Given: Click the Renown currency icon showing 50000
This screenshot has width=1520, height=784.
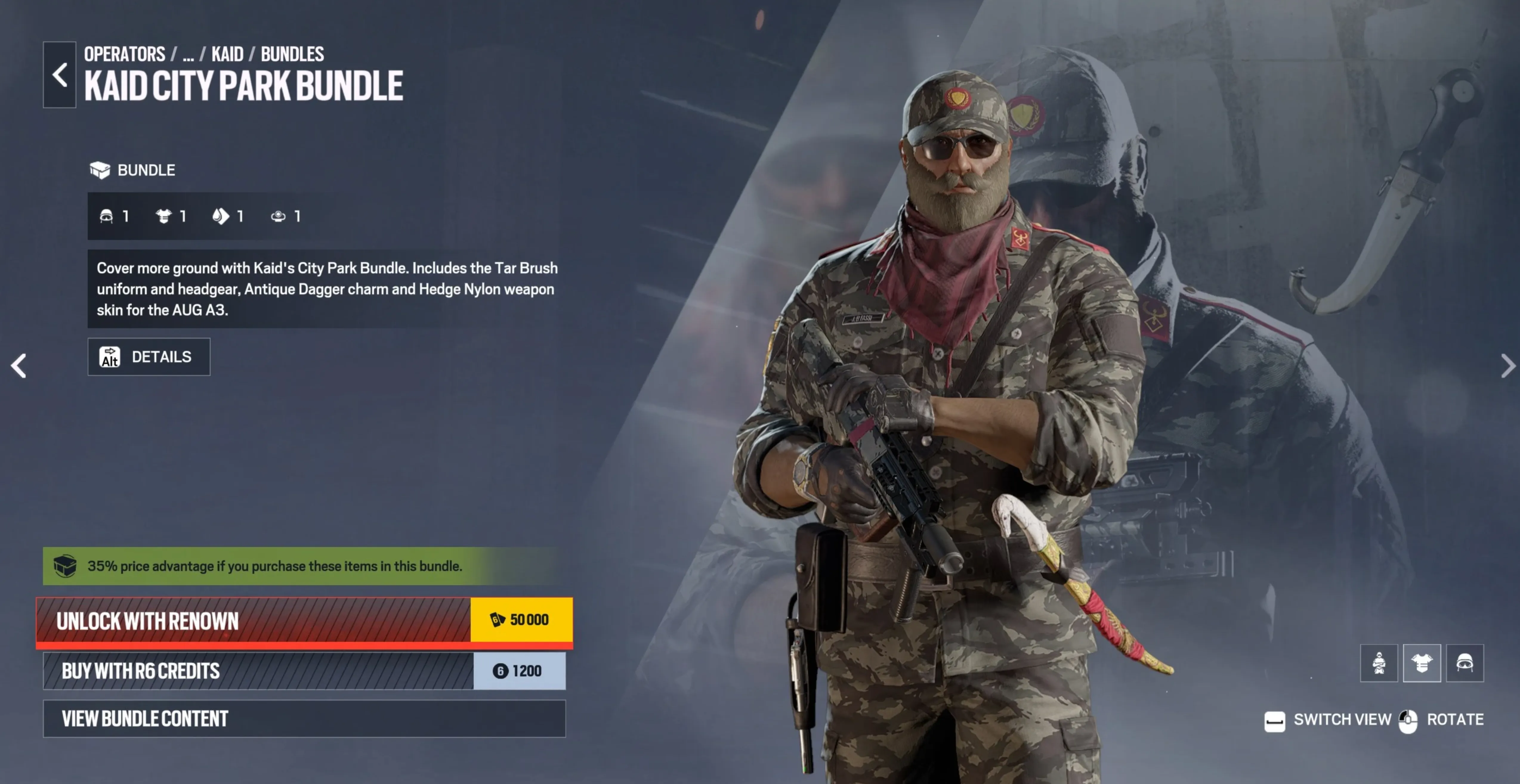Looking at the screenshot, I should [x=498, y=619].
